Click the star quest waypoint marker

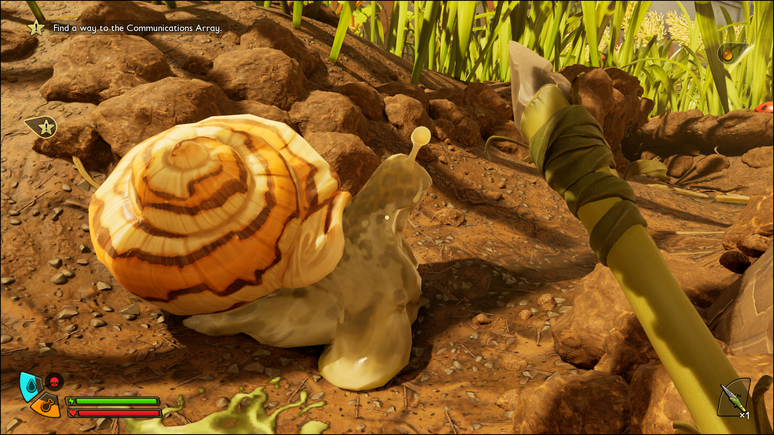(41, 126)
